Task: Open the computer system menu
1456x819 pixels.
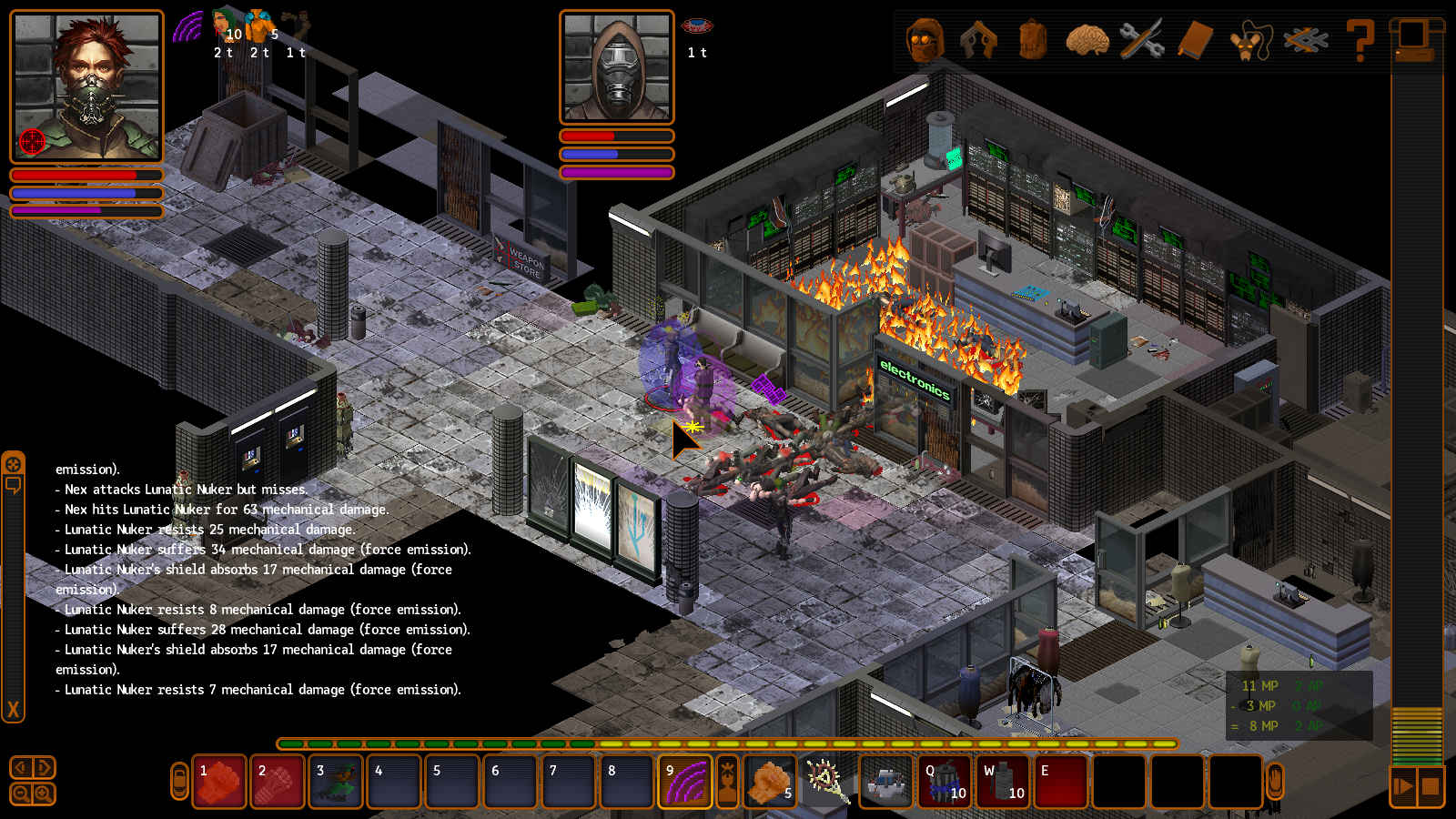Action: click(1415, 40)
